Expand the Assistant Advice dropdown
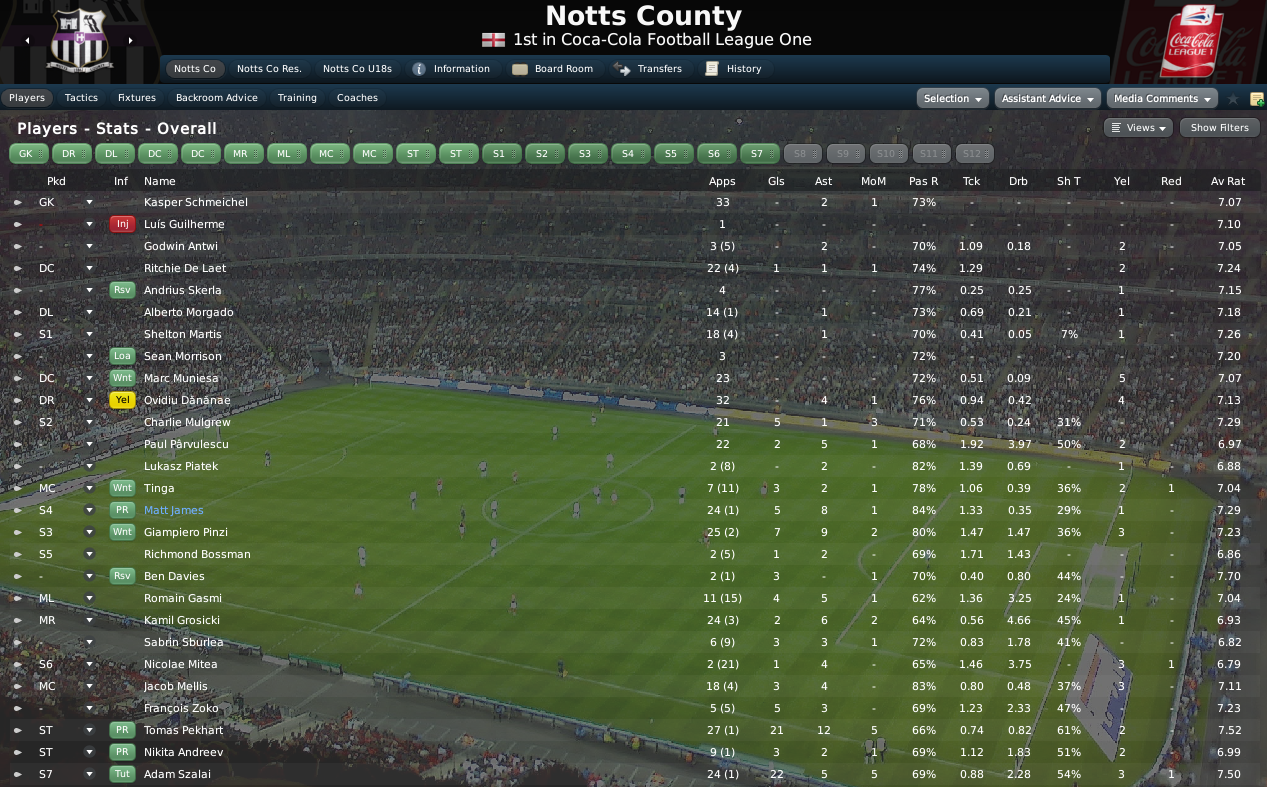Screen dimensions: 1267x787 coord(1047,98)
